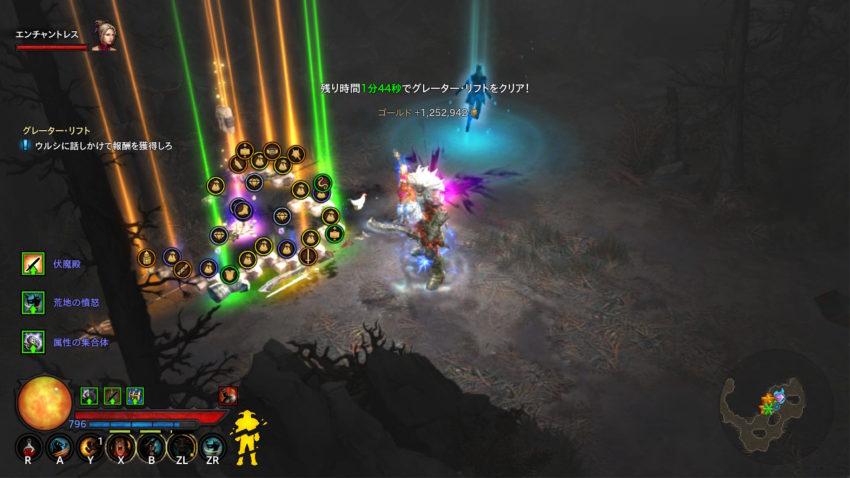The width and height of the screenshot is (850, 478).
Task: Use the red health potion slot
Action: click(x=29, y=447)
